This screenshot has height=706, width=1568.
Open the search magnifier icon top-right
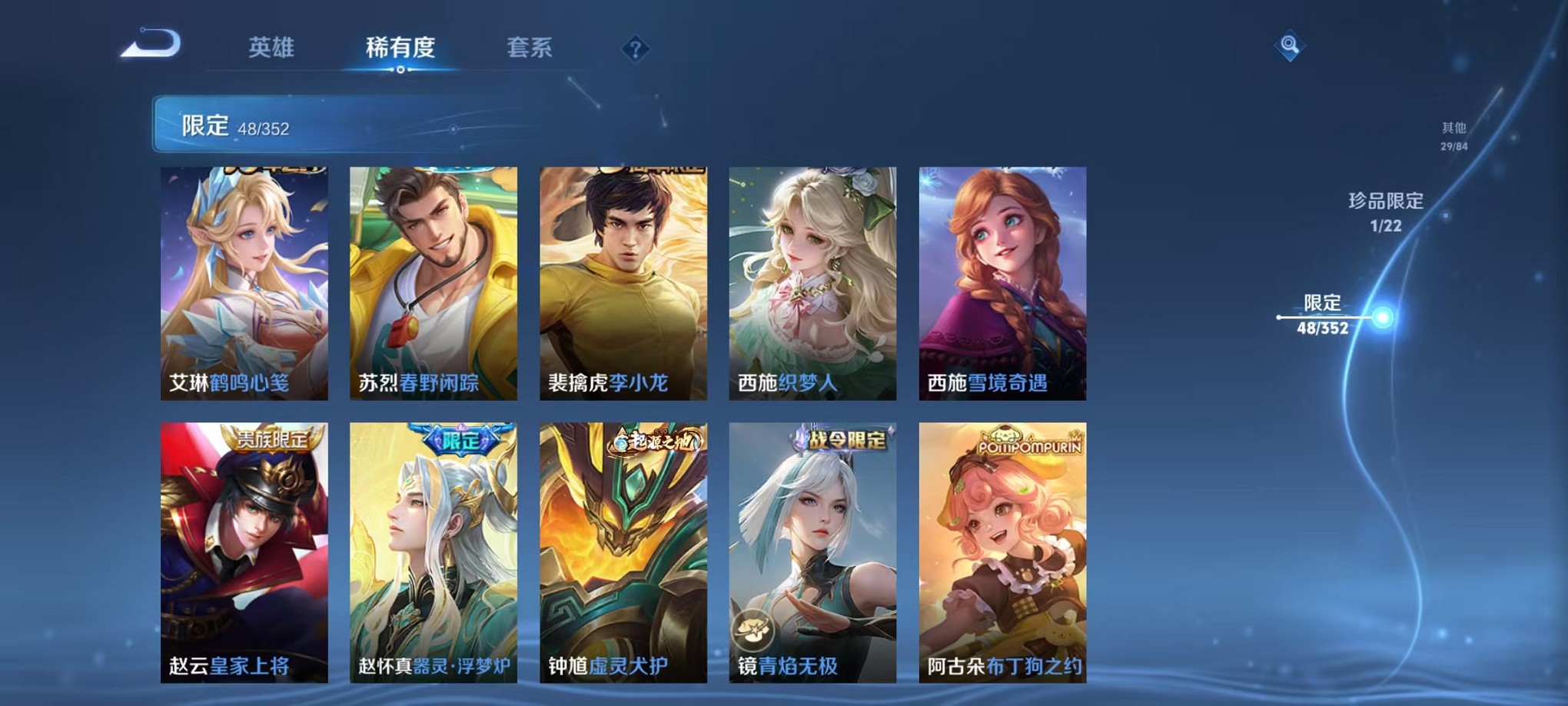pyautogui.click(x=1291, y=46)
